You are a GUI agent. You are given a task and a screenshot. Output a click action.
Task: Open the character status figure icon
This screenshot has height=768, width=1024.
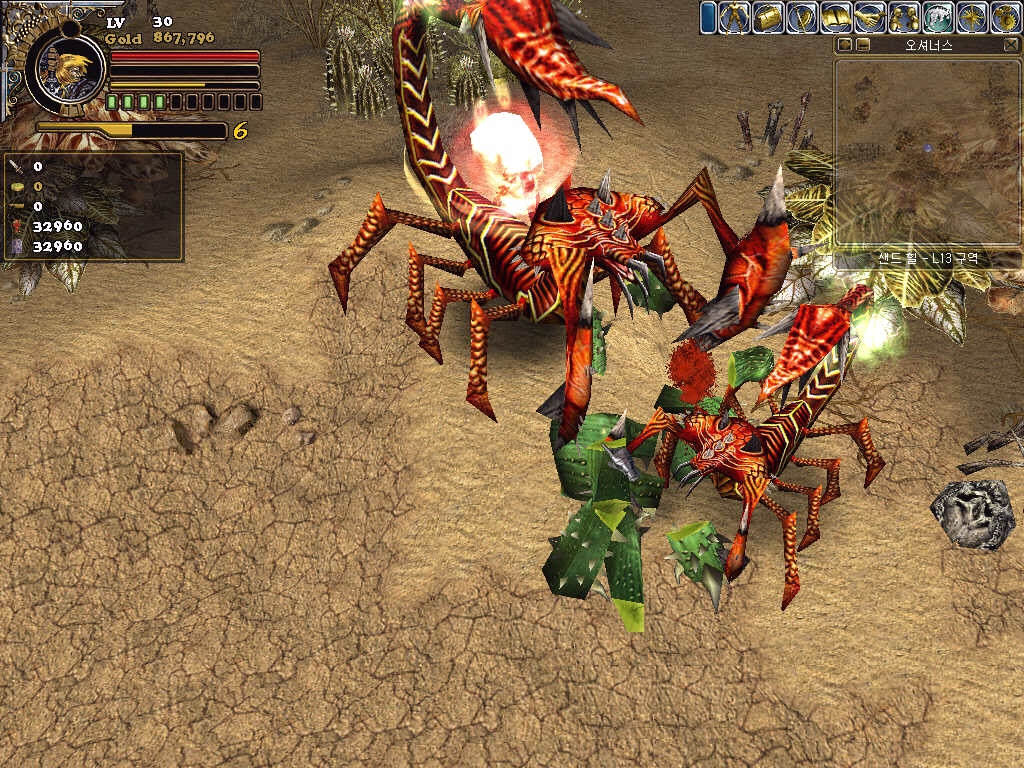pos(734,17)
